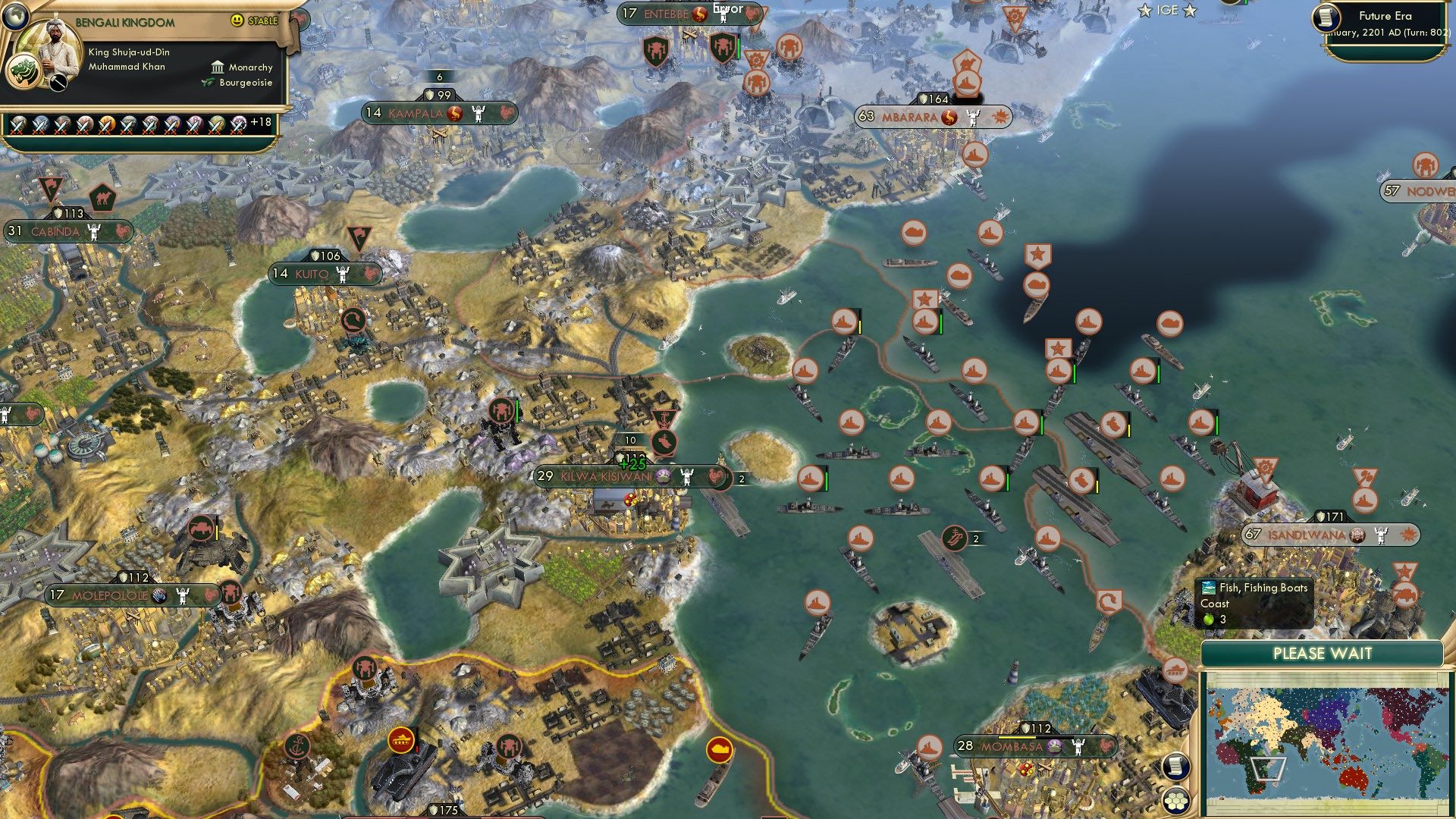Click the Monarchy government icon
The image size is (1456, 819).
click(216, 67)
